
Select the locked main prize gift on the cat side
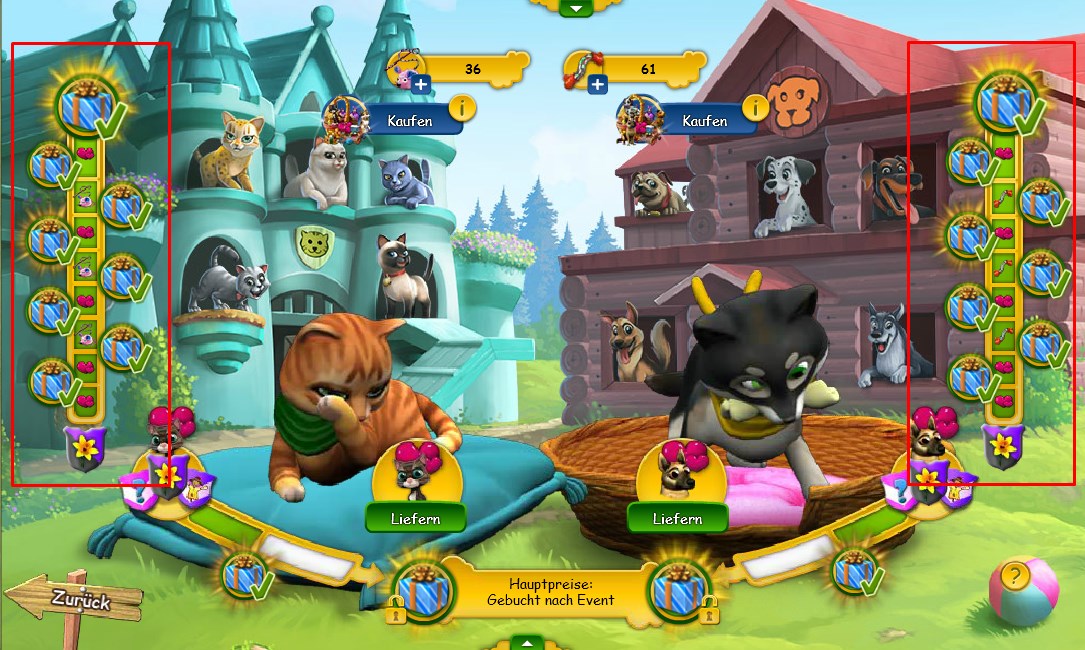(420, 589)
